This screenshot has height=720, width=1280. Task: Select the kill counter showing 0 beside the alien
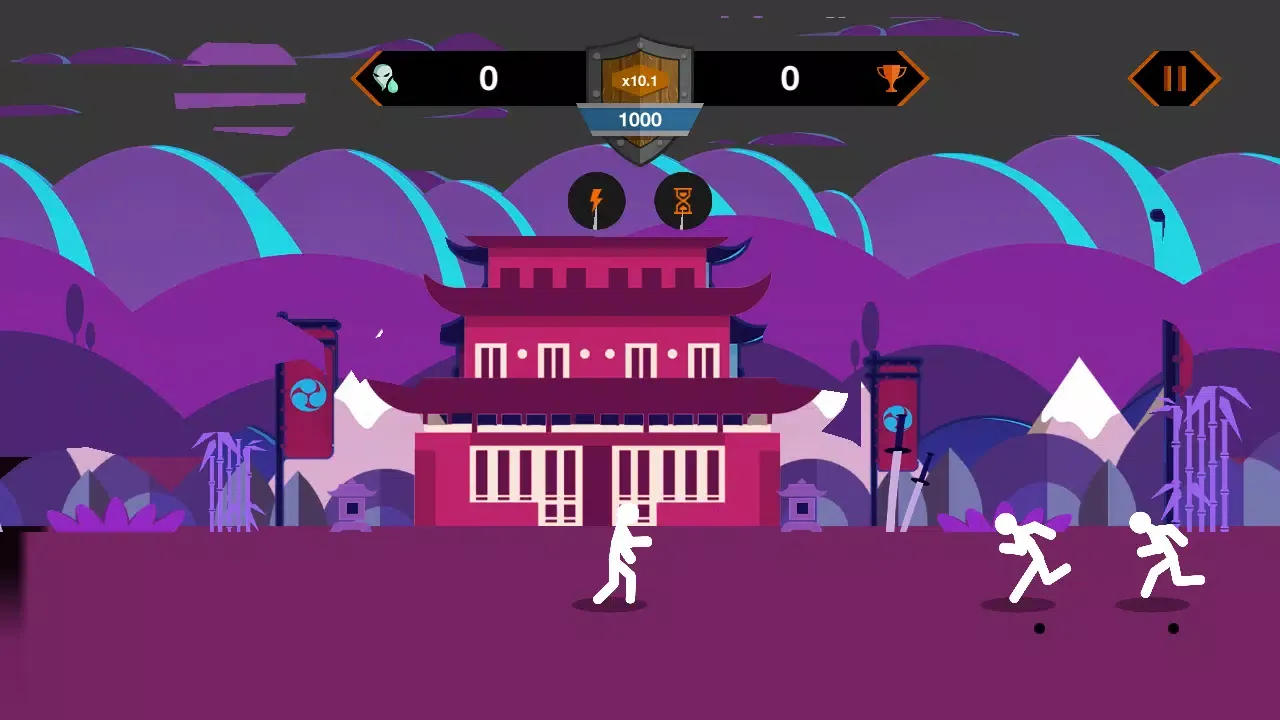click(x=488, y=79)
